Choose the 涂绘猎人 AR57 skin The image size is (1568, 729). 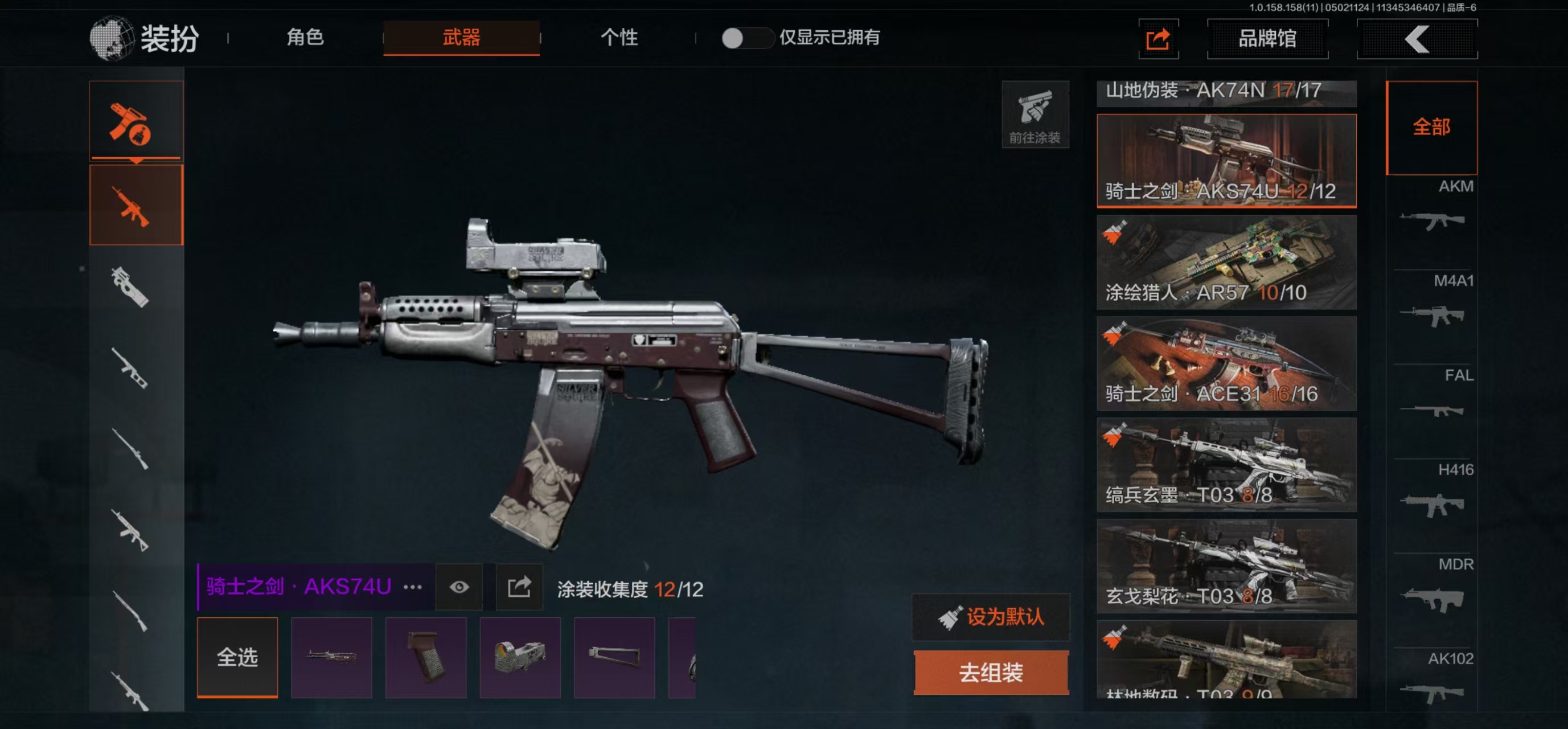[1226, 262]
